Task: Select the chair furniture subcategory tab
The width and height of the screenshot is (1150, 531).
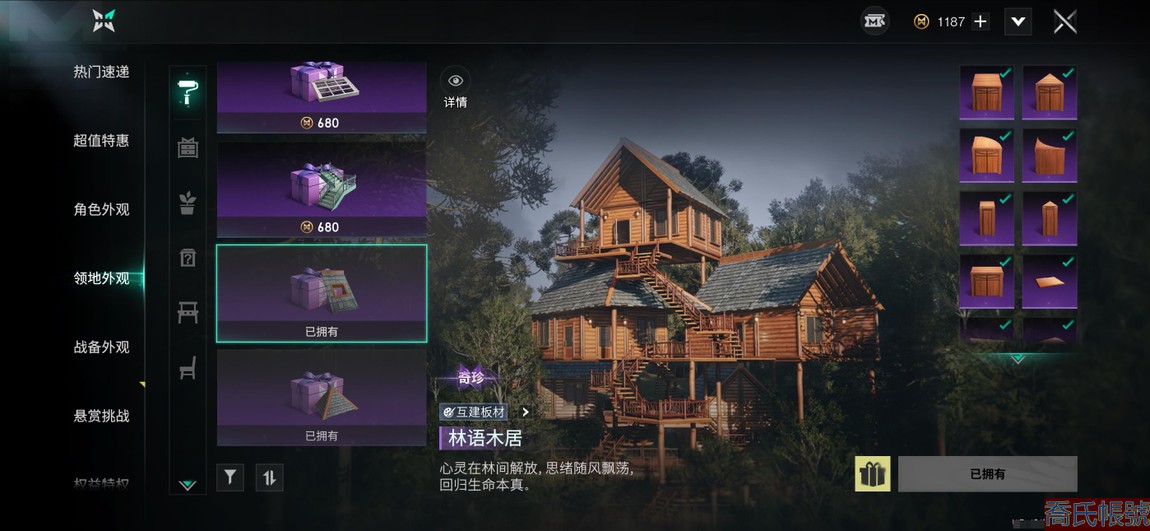Action: coord(187,368)
